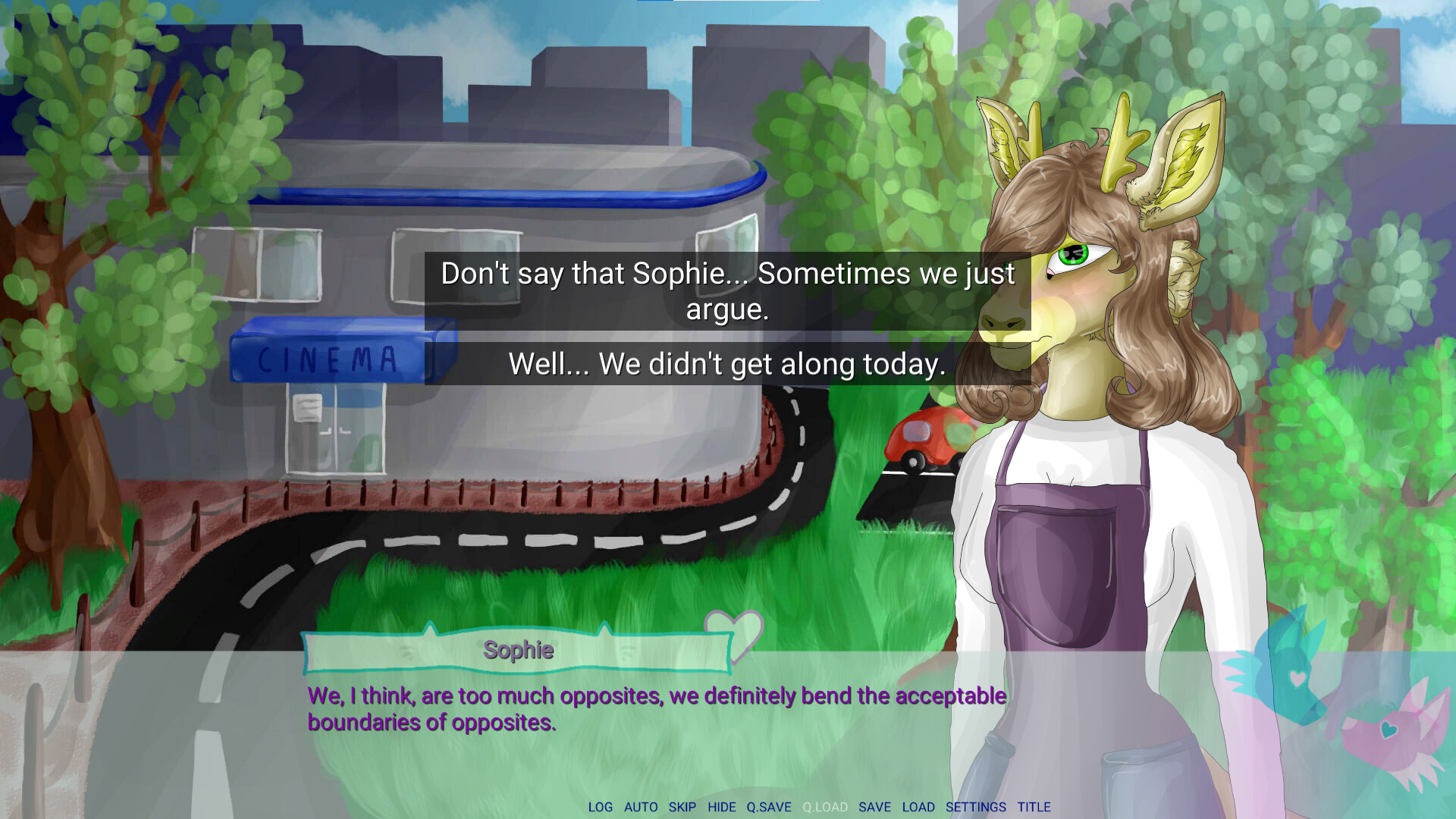Restore progress using Q.LOAD
The height and width of the screenshot is (819, 1456).
[x=825, y=807]
